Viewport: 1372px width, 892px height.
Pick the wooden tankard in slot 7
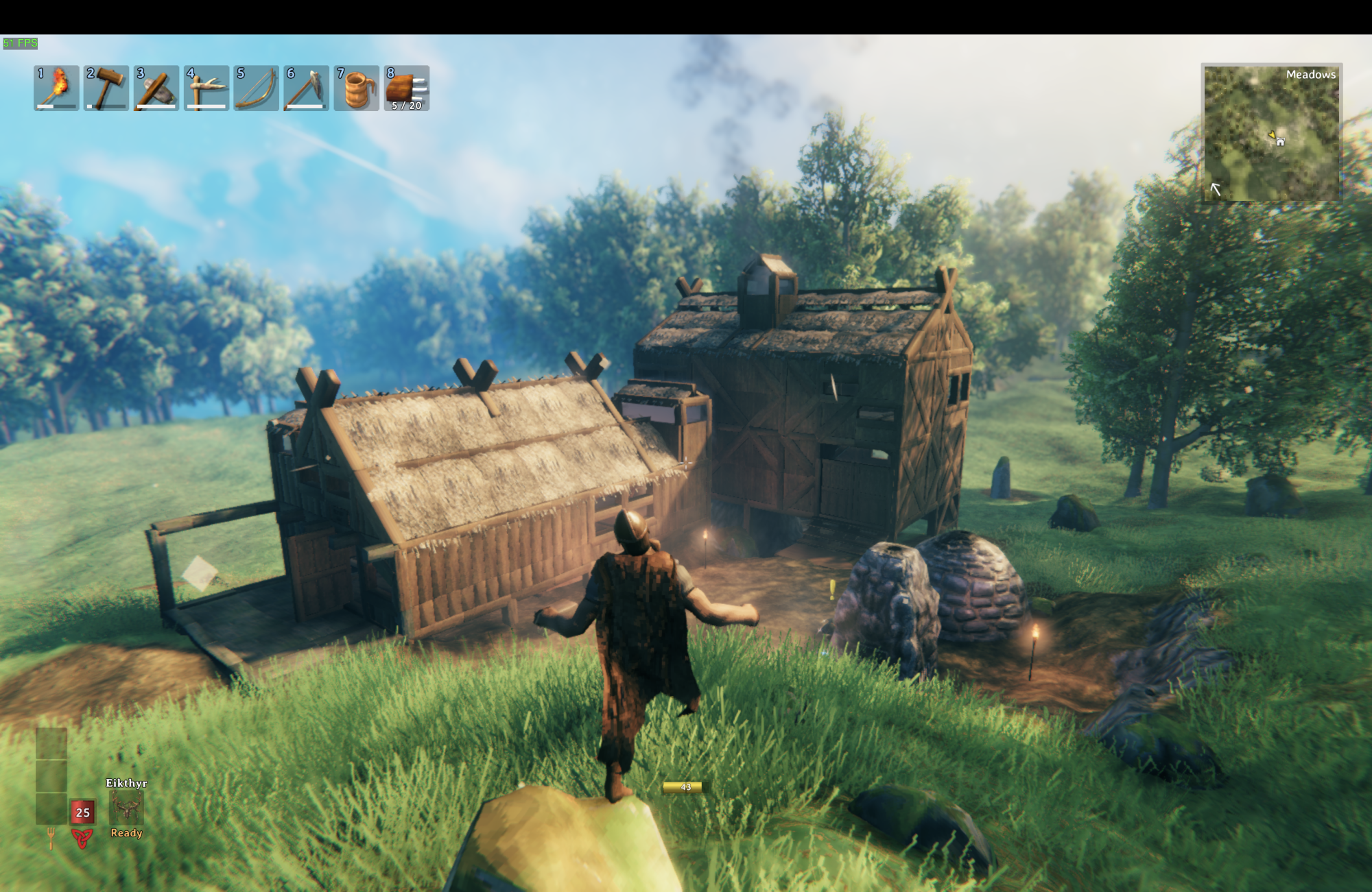click(x=357, y=89)
